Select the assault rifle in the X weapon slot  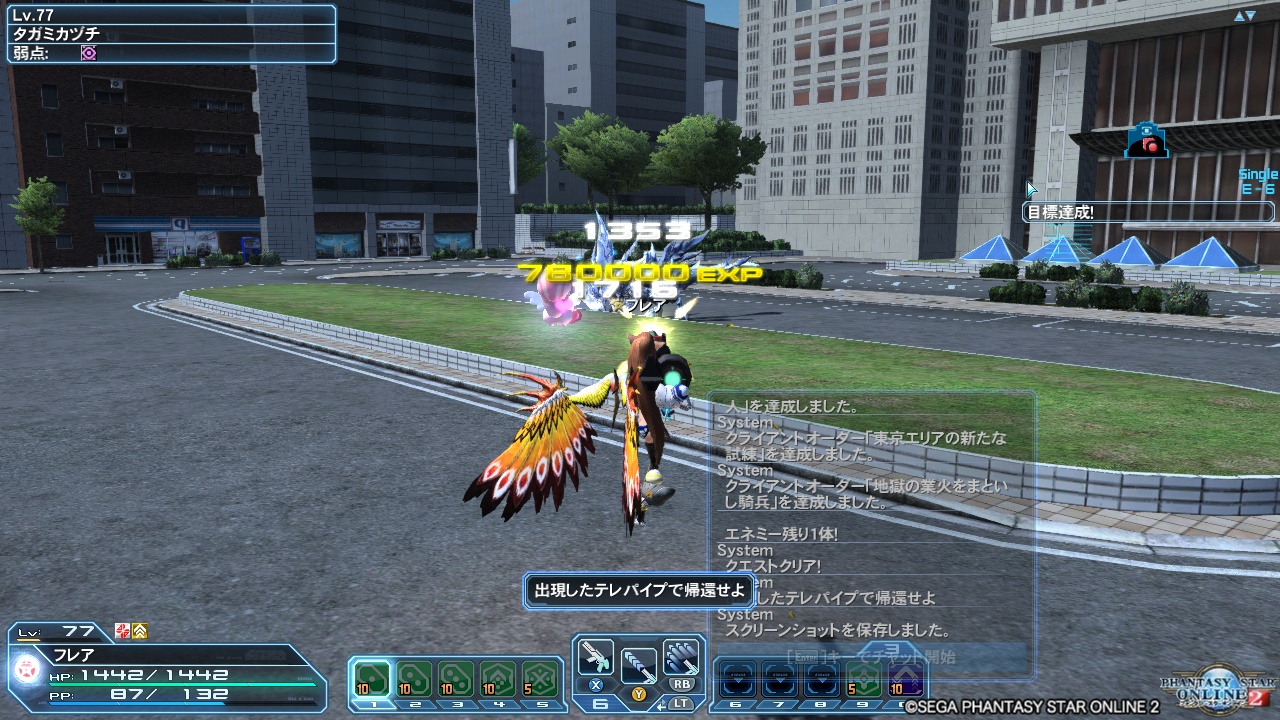[x=595, y=657]
